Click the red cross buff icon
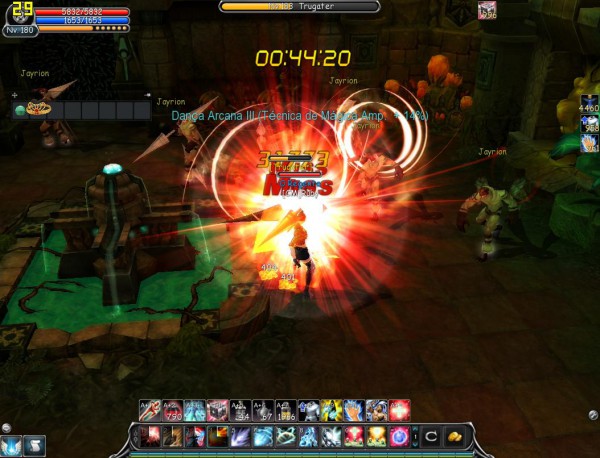This screenshot has height=458, width=600. [x=400, y=409]
